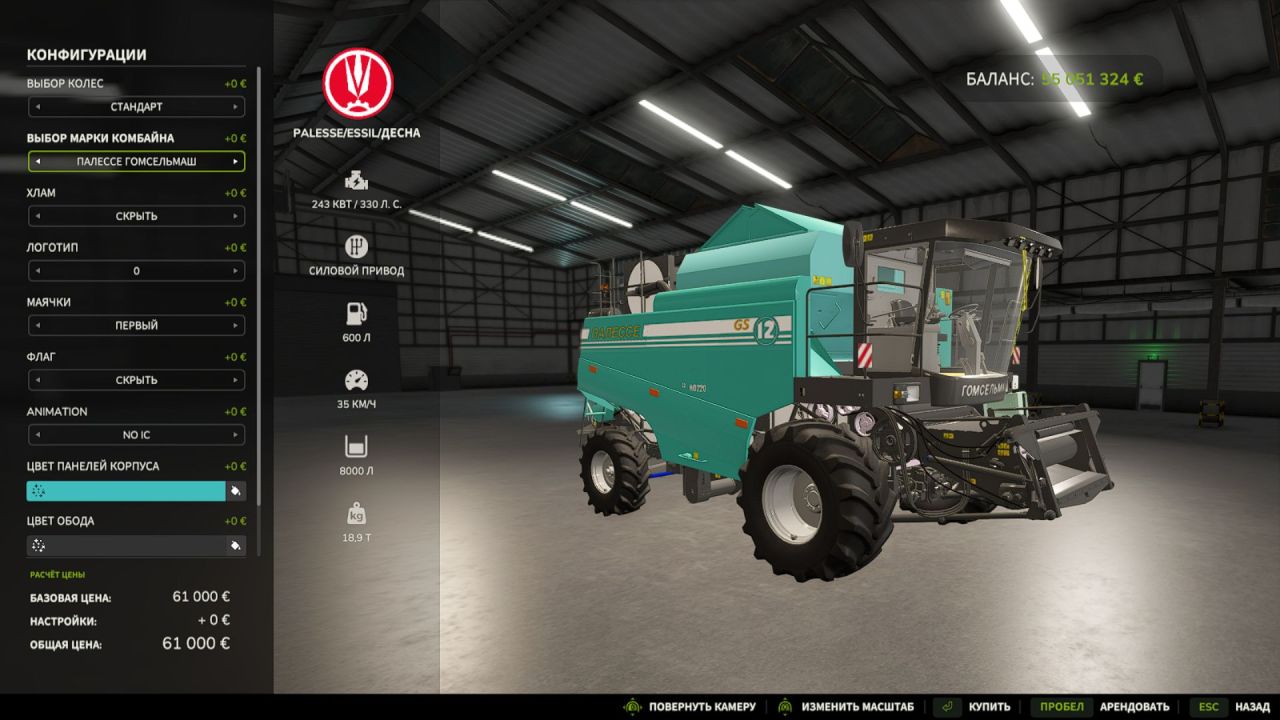Screen dimensions: 1280x720
Task: Click the speedometer icon showing 35 км/ч
Action: click(355, 380)
